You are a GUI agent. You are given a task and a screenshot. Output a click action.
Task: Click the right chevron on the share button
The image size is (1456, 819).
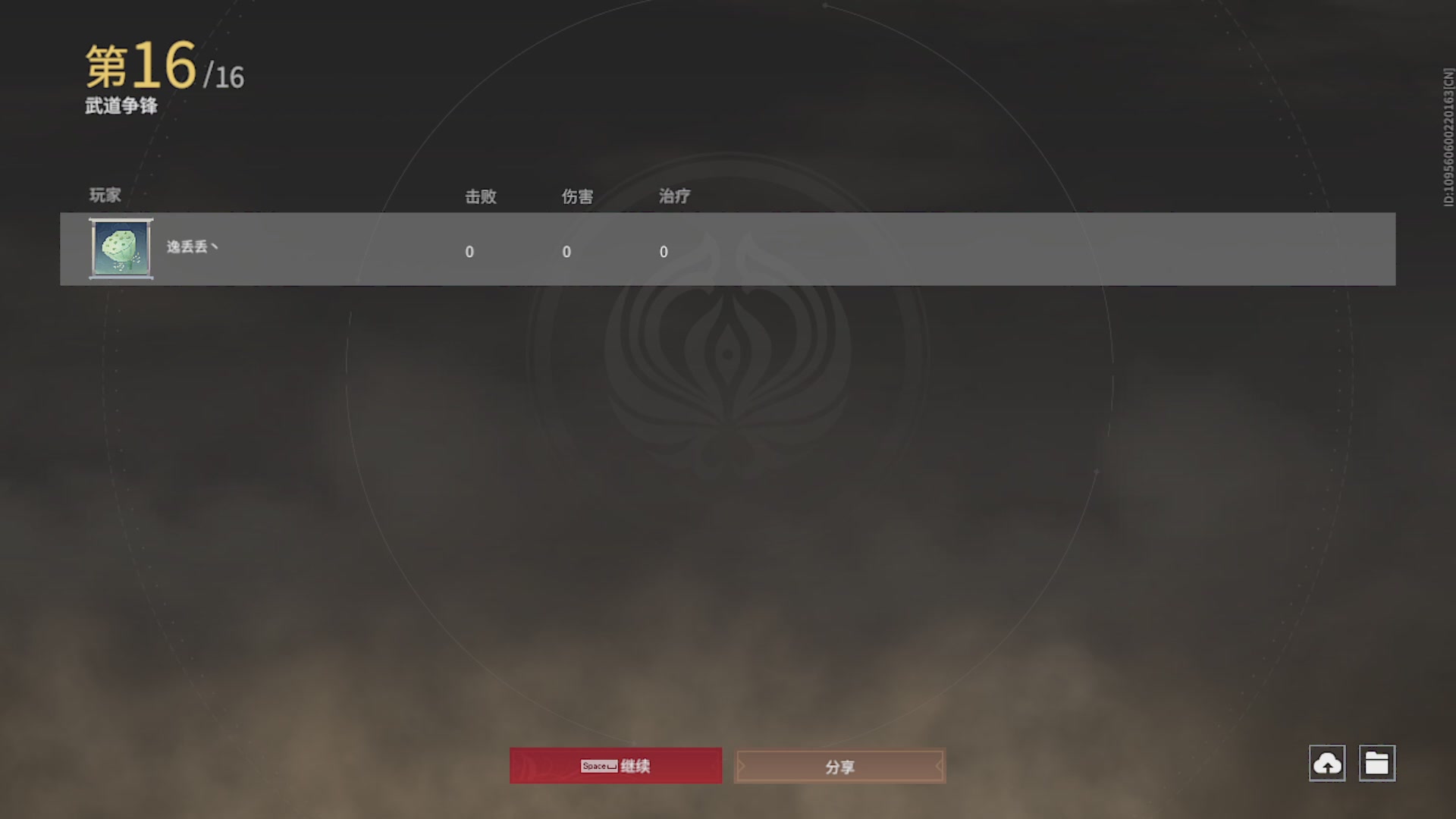pos(939,766)
